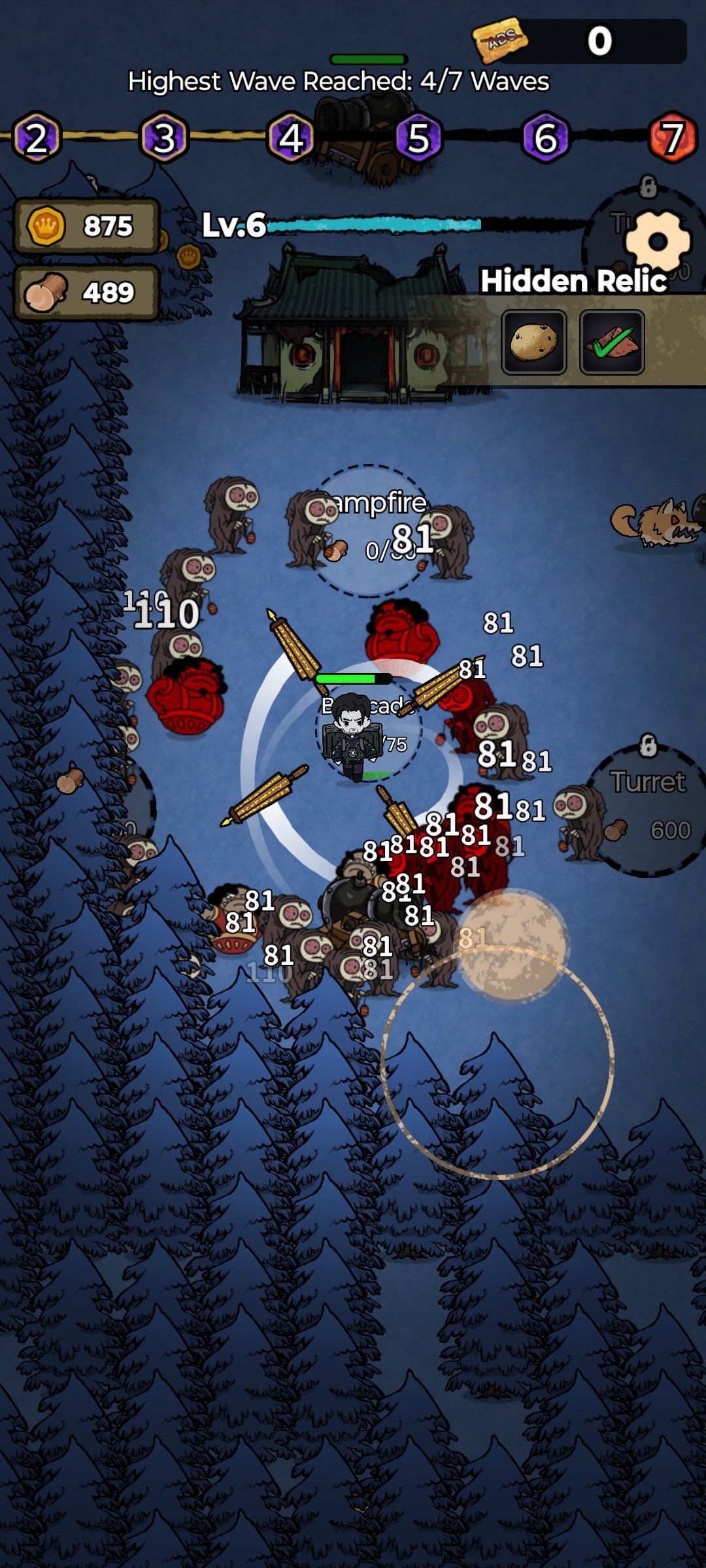Tap the ADS ticket counter
This screenshot has width=706, height=1568.
click(579, 41)
